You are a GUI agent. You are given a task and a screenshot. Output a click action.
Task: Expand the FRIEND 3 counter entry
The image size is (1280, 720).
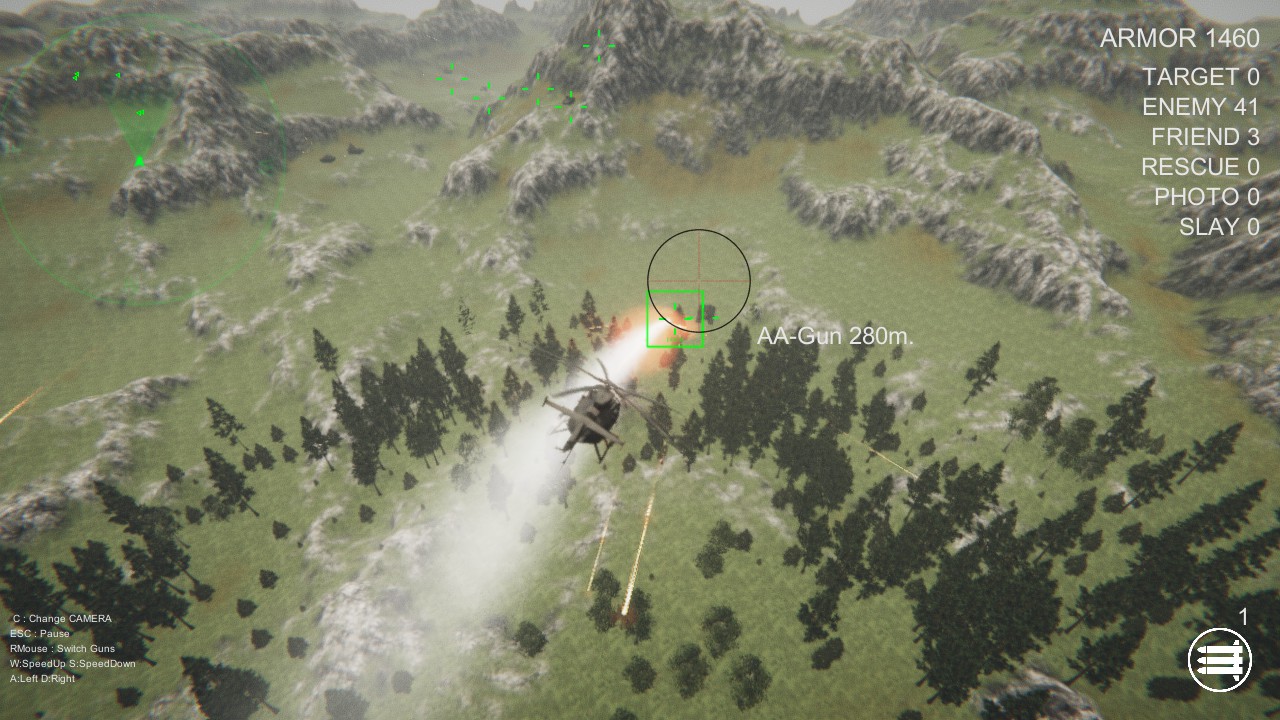1208,137
